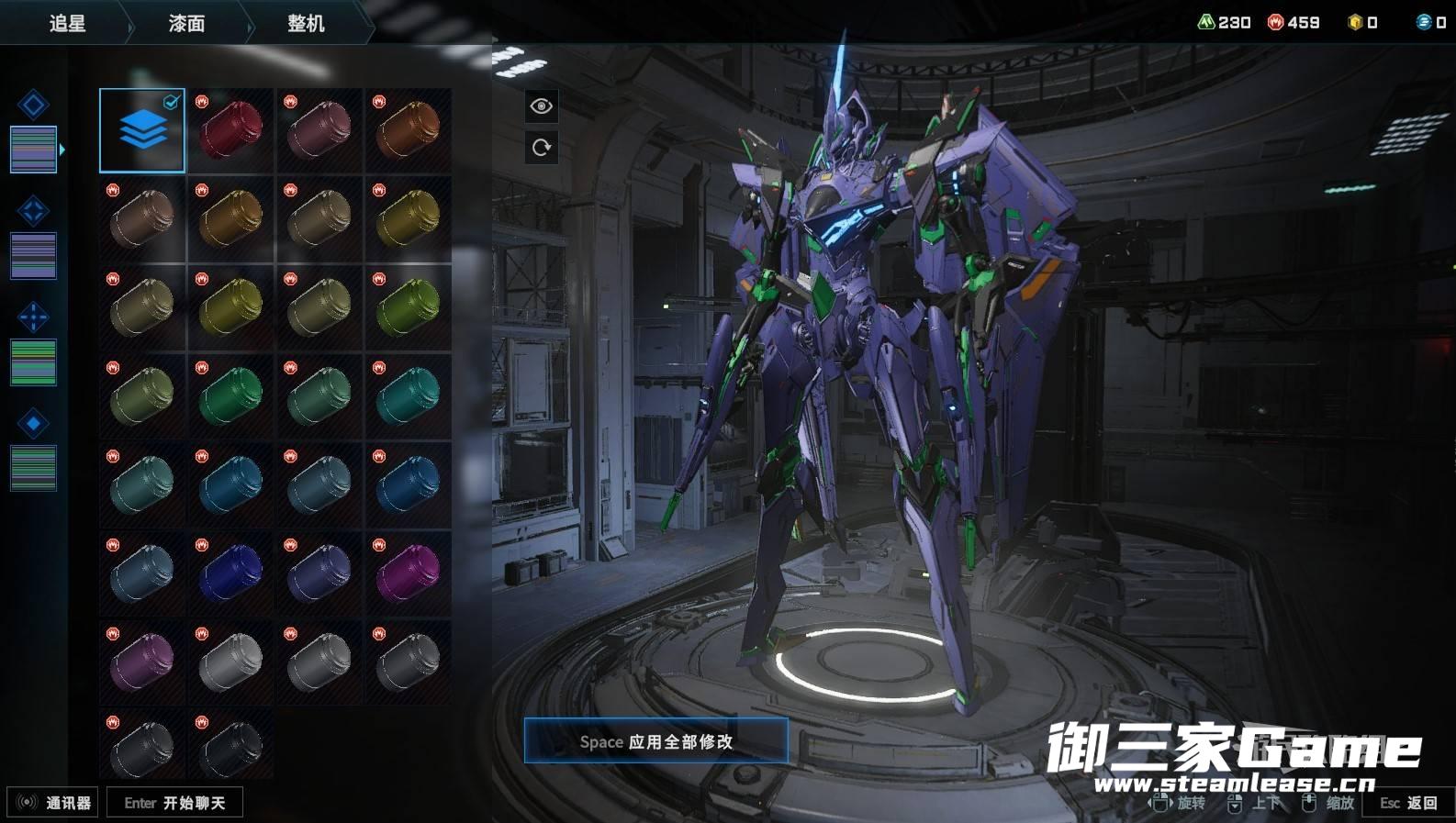1456x823 pixels.
Task: Toggle the eye visibility button
Action: [542, 106]
